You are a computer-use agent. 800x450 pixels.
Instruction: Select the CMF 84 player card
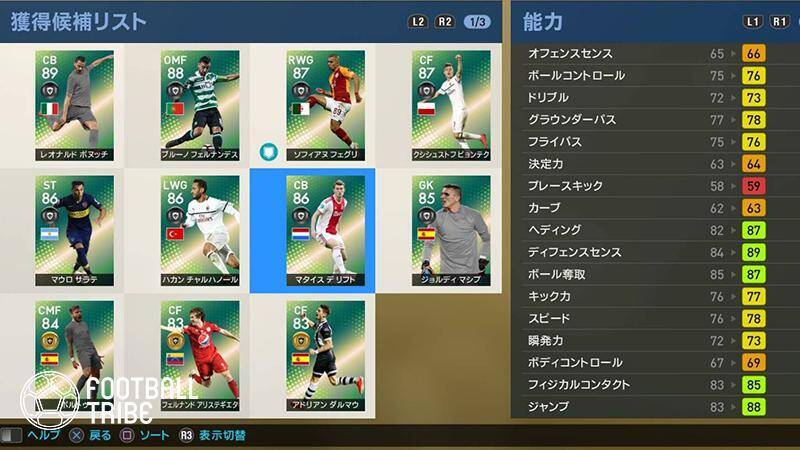(x=74, y=353)
